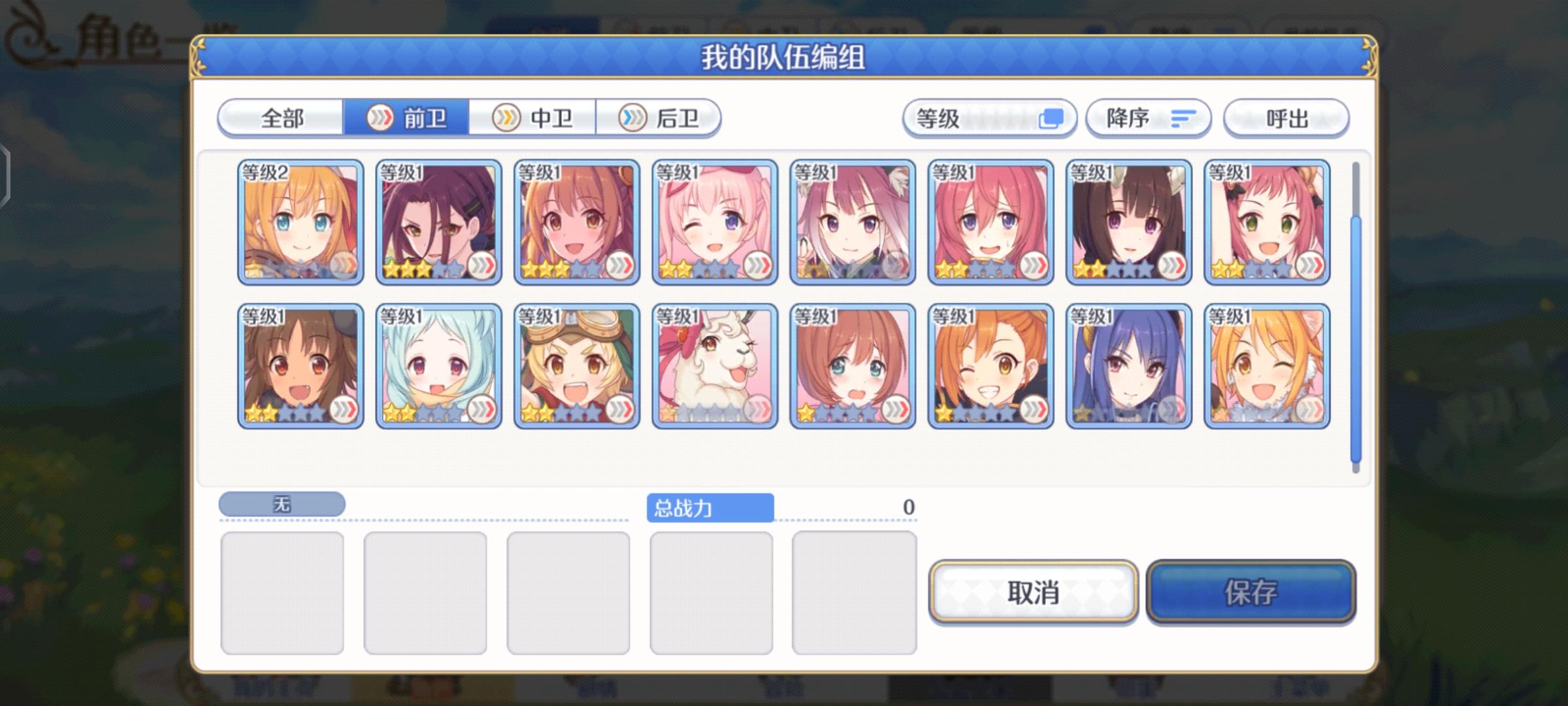This screenshot has height=706, width=1568.
Task: Open the 等级 sort criteria selector
Action: (x=988, y=118)
